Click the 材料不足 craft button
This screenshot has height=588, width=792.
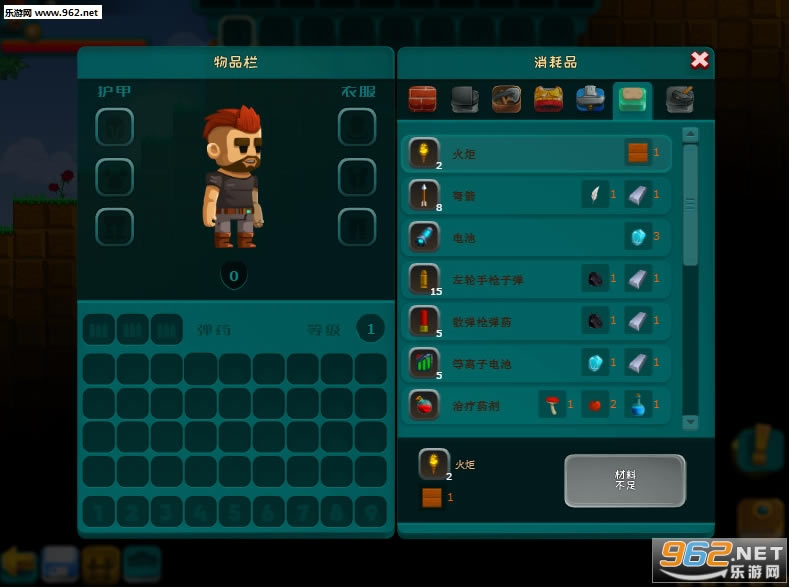pyautogui.click(x=625, y=481)
